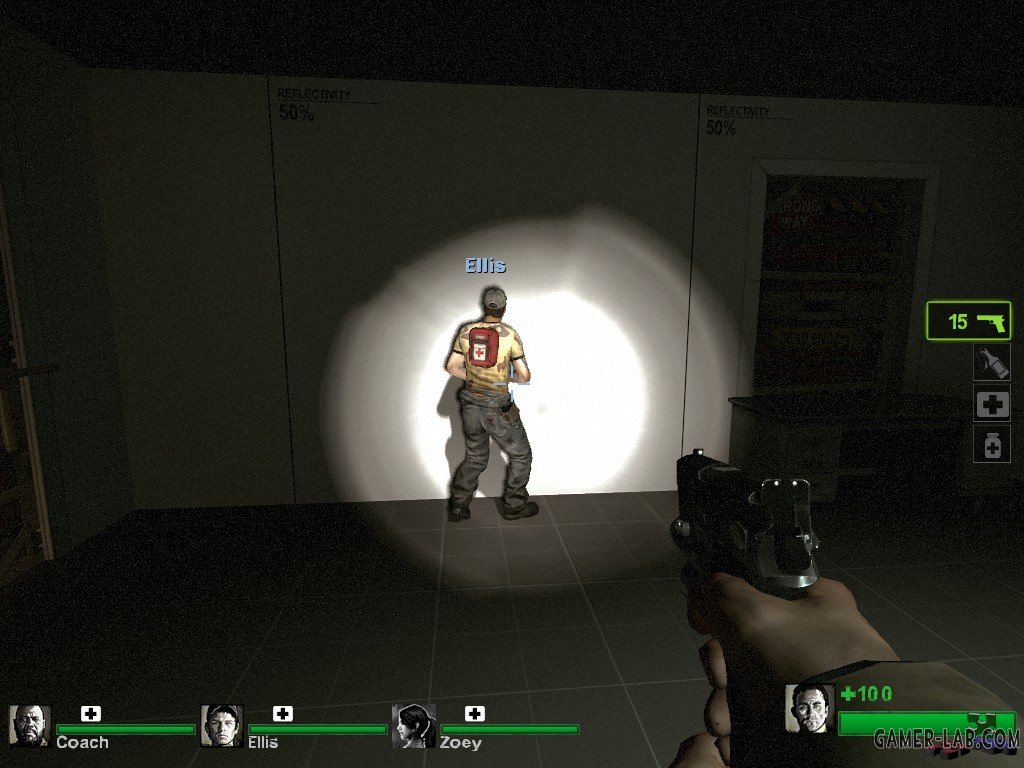
Task: Choose the molotov bottle slot
Action: pos(992,363)
